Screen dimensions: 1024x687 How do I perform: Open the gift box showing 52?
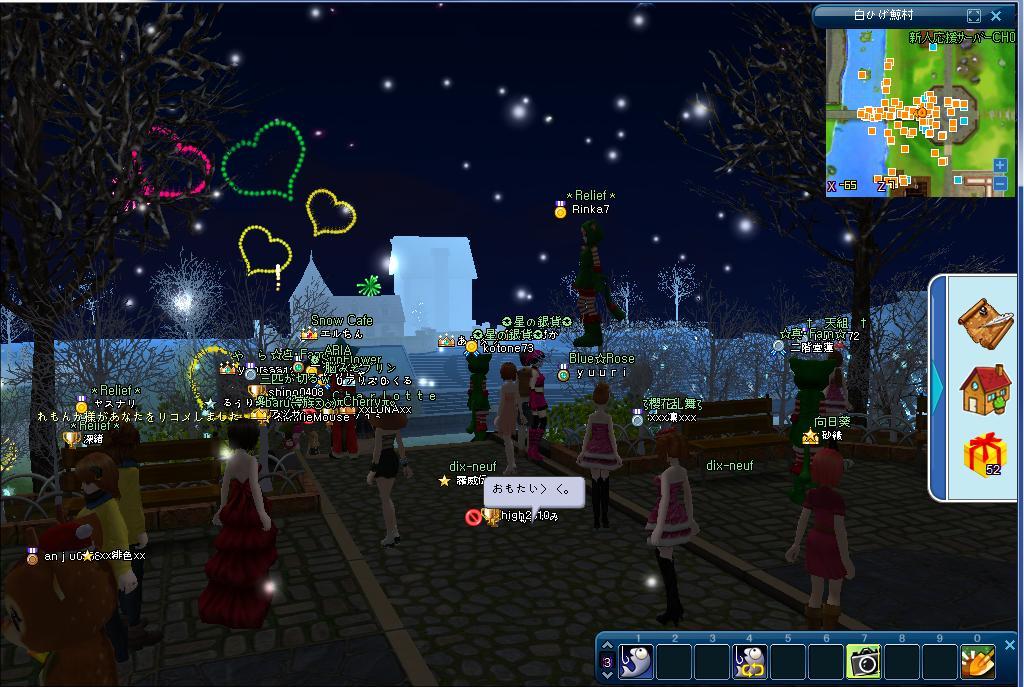(x=985, y=455)
